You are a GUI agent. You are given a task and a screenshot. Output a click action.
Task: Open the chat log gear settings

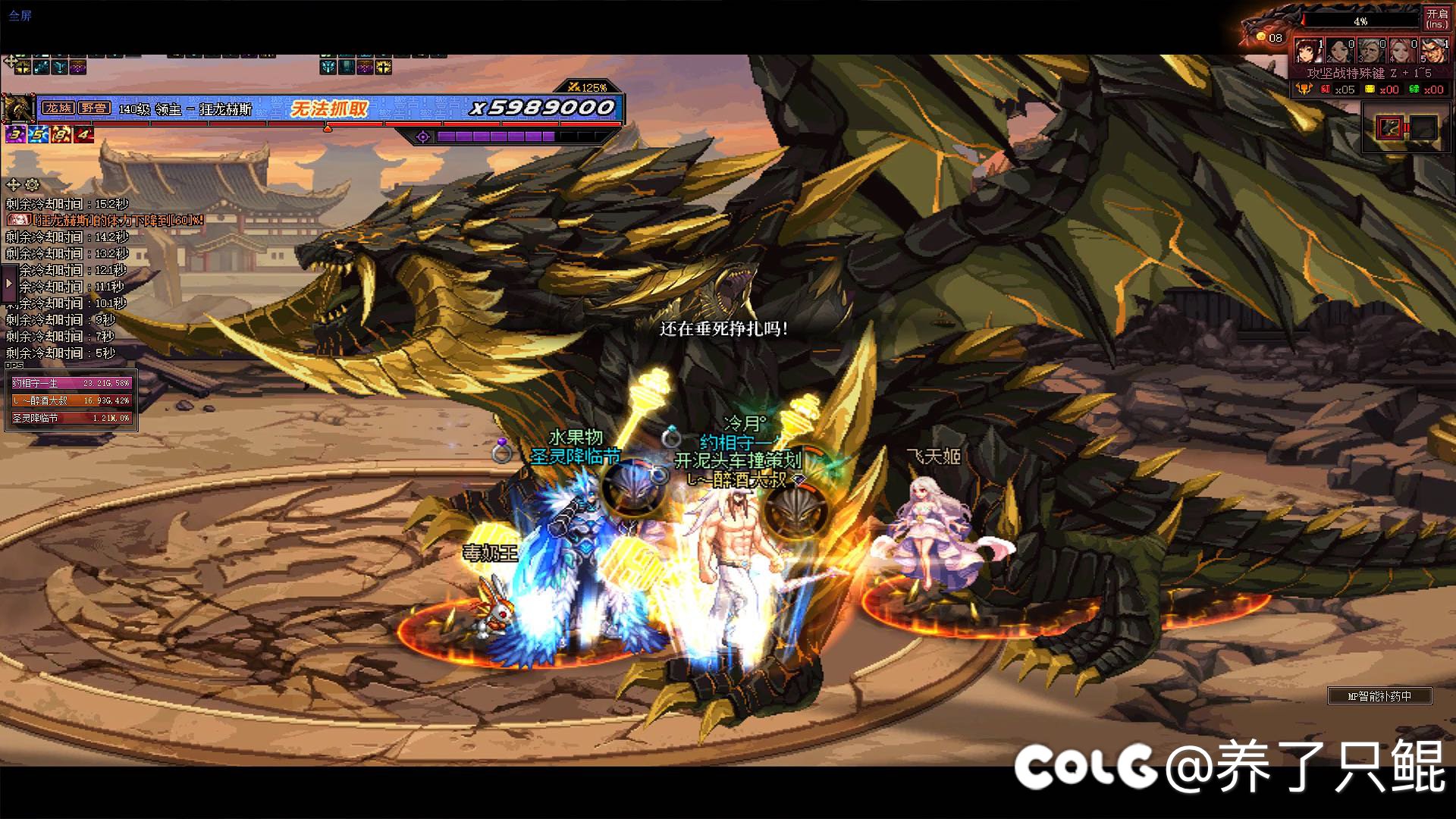[x=32, y=184]
